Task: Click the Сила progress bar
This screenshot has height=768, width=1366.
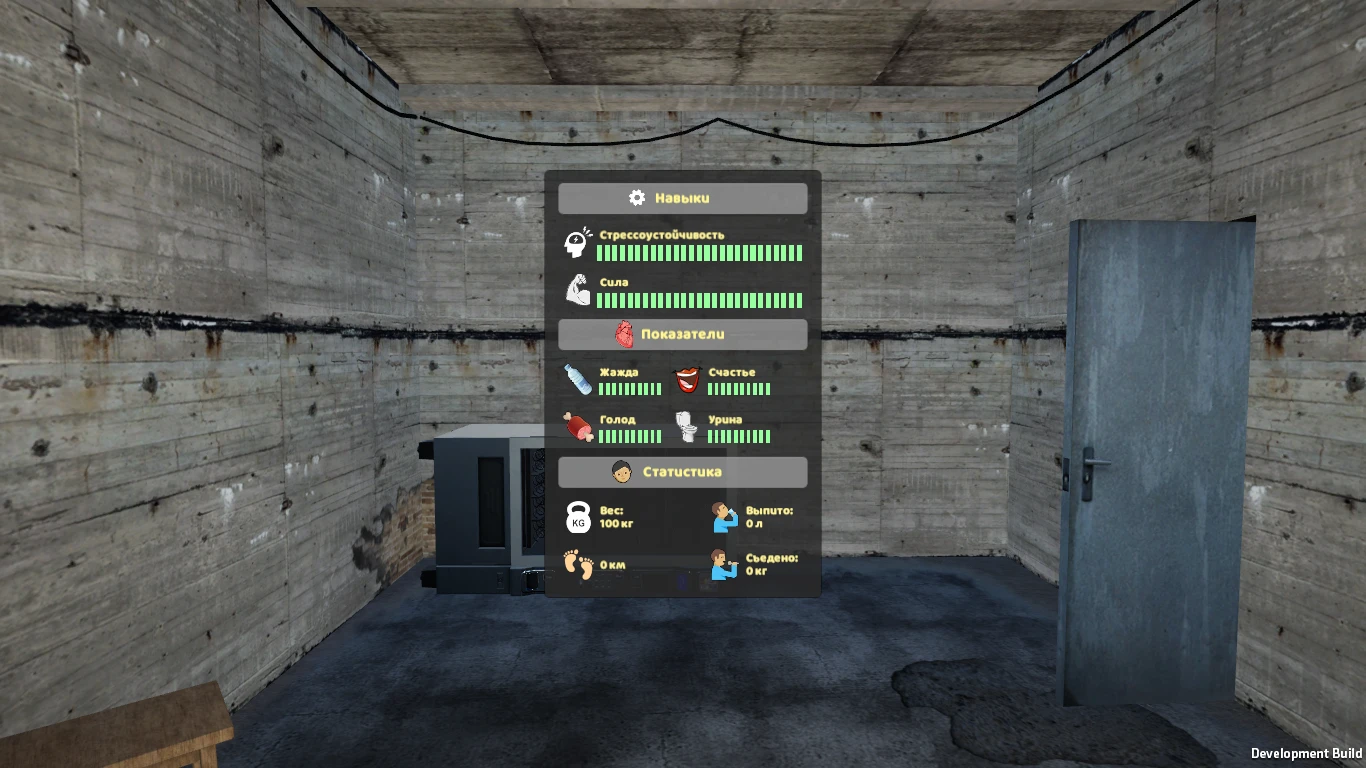Action: tap(700, 300)
